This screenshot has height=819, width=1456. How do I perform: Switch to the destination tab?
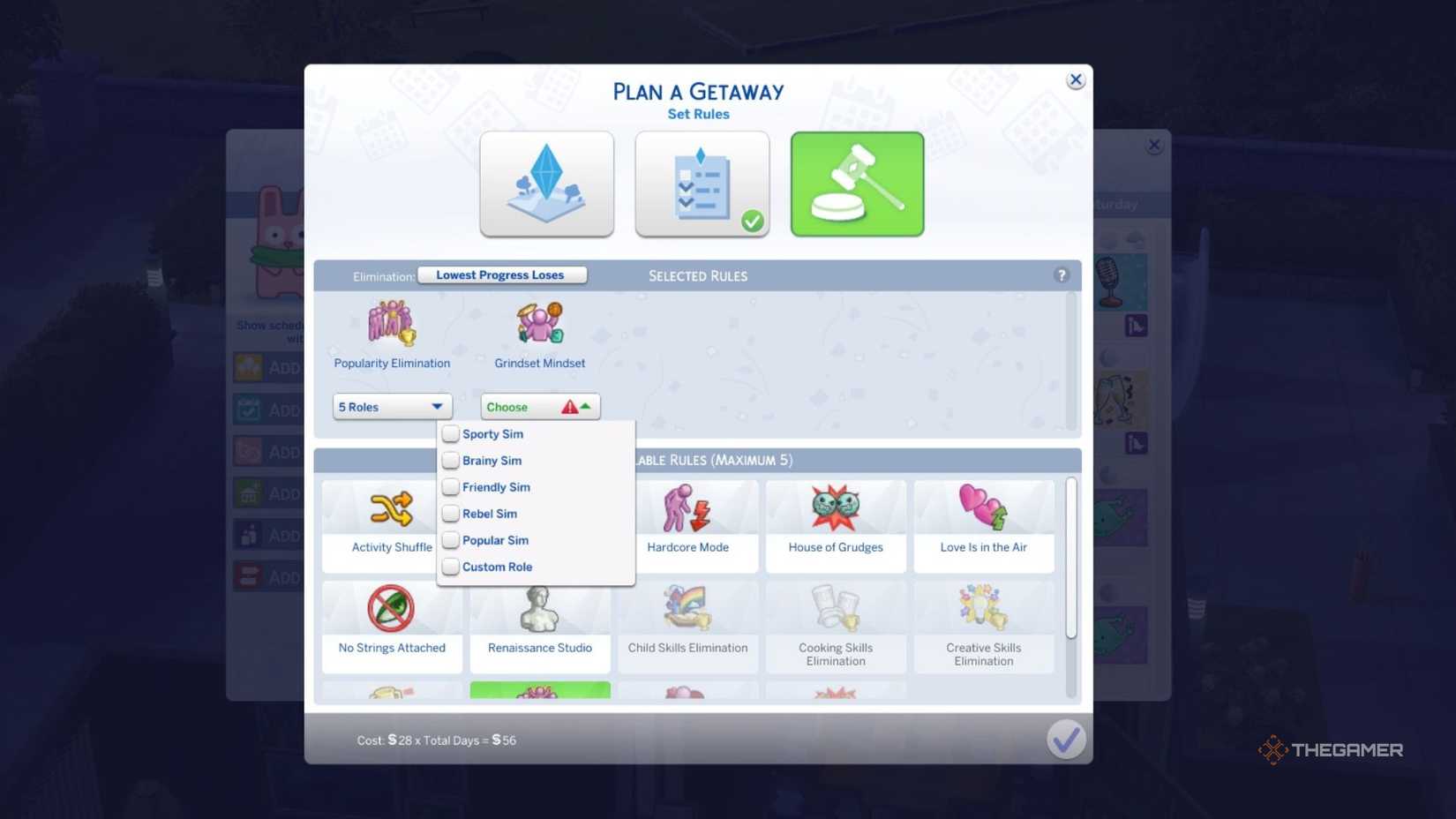[546, 184]
